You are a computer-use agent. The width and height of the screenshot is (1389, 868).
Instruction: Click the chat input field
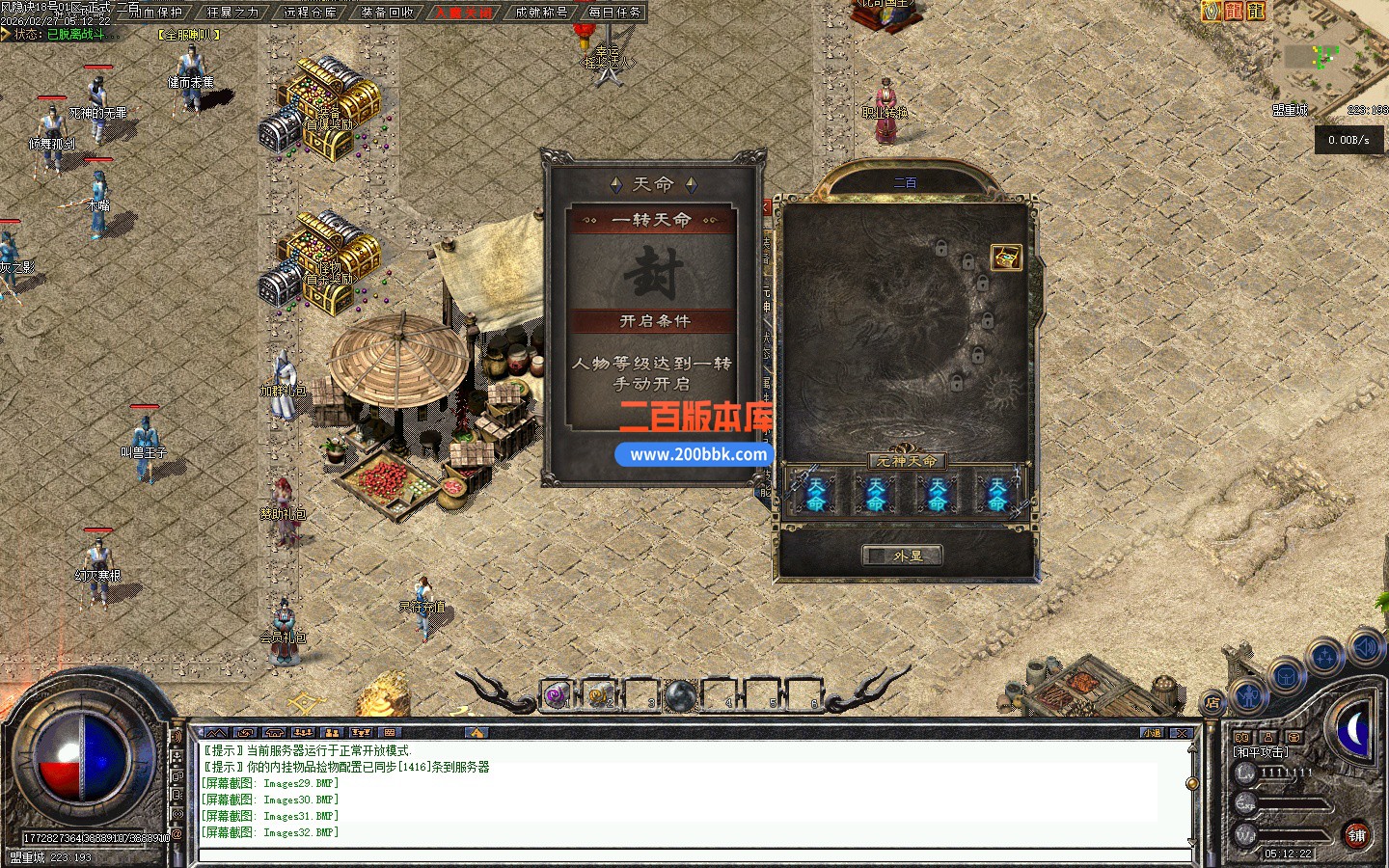tap(694, 854)
